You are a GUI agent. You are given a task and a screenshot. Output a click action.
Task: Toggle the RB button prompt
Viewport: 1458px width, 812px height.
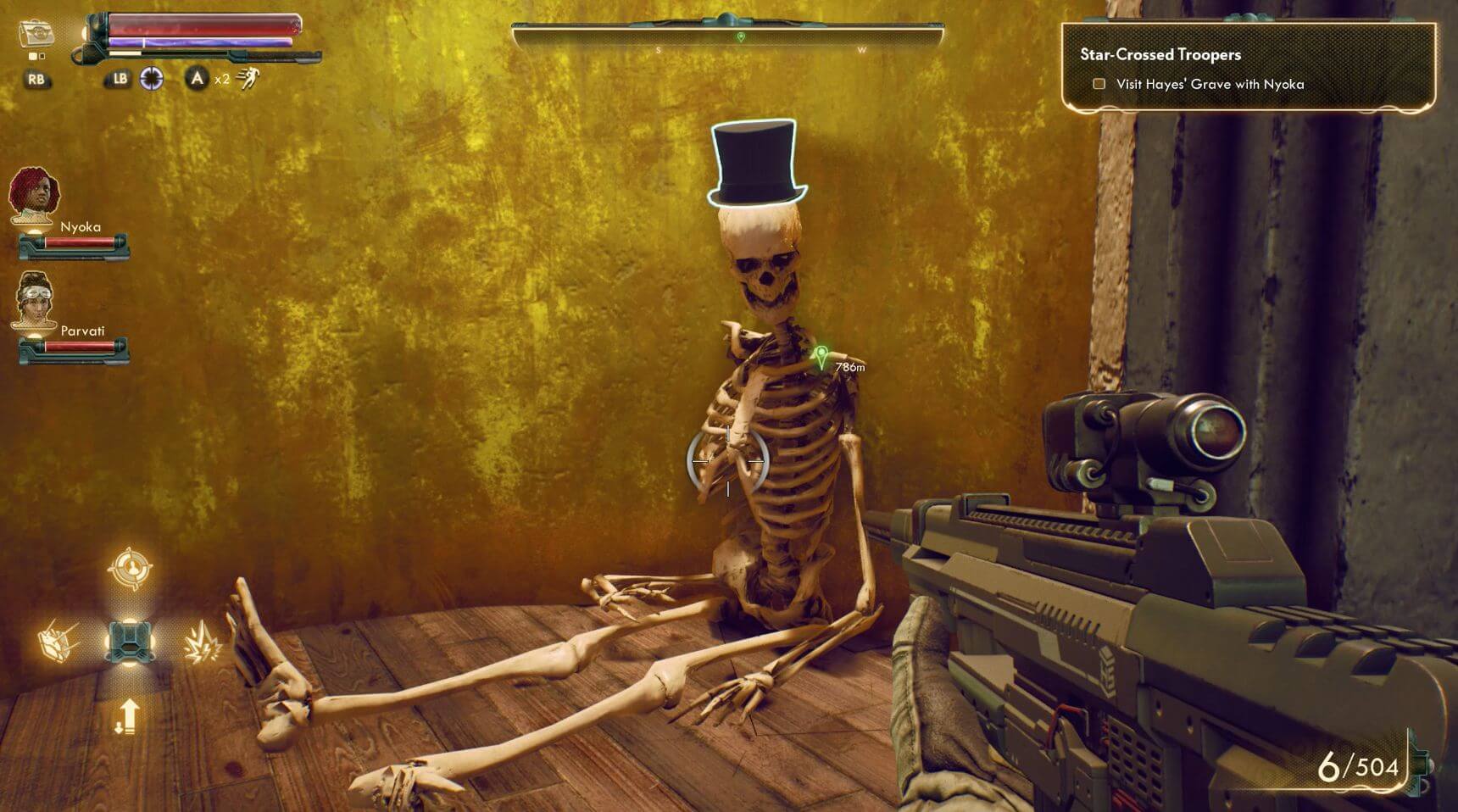point(38,80)
